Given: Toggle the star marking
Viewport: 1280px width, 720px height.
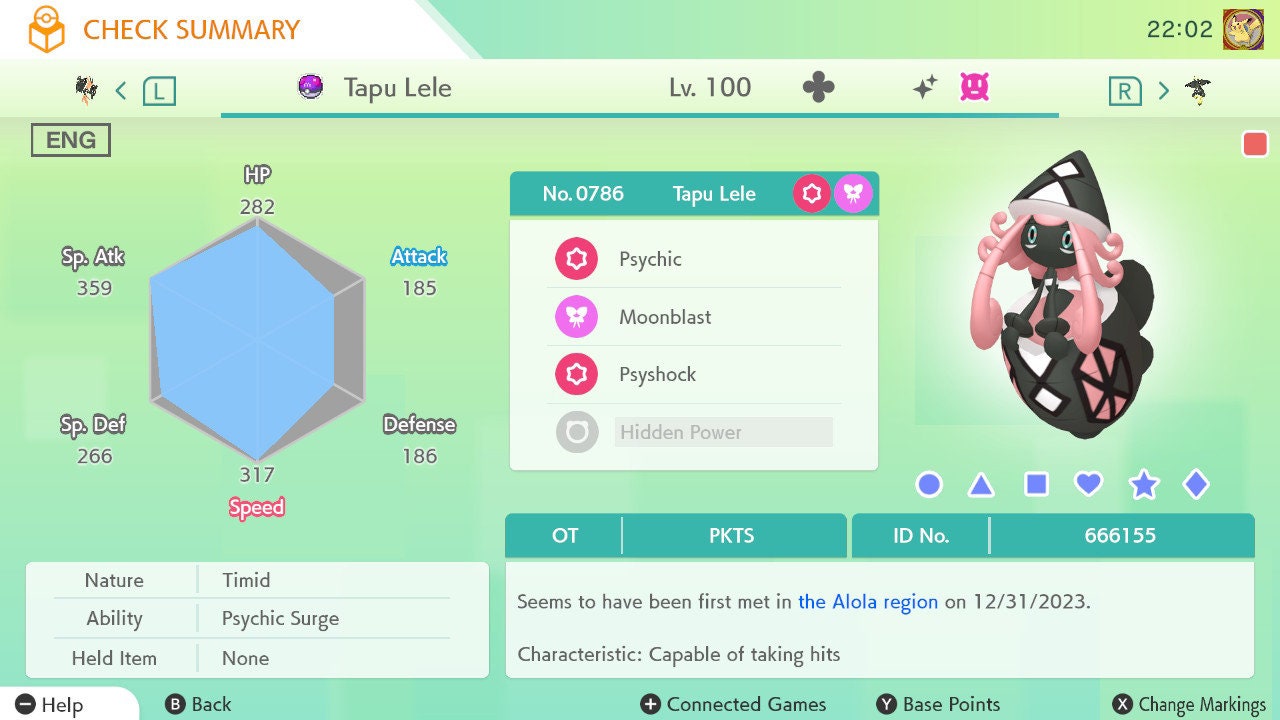Looking at the screenshot, I should (x=1143, y=485).
